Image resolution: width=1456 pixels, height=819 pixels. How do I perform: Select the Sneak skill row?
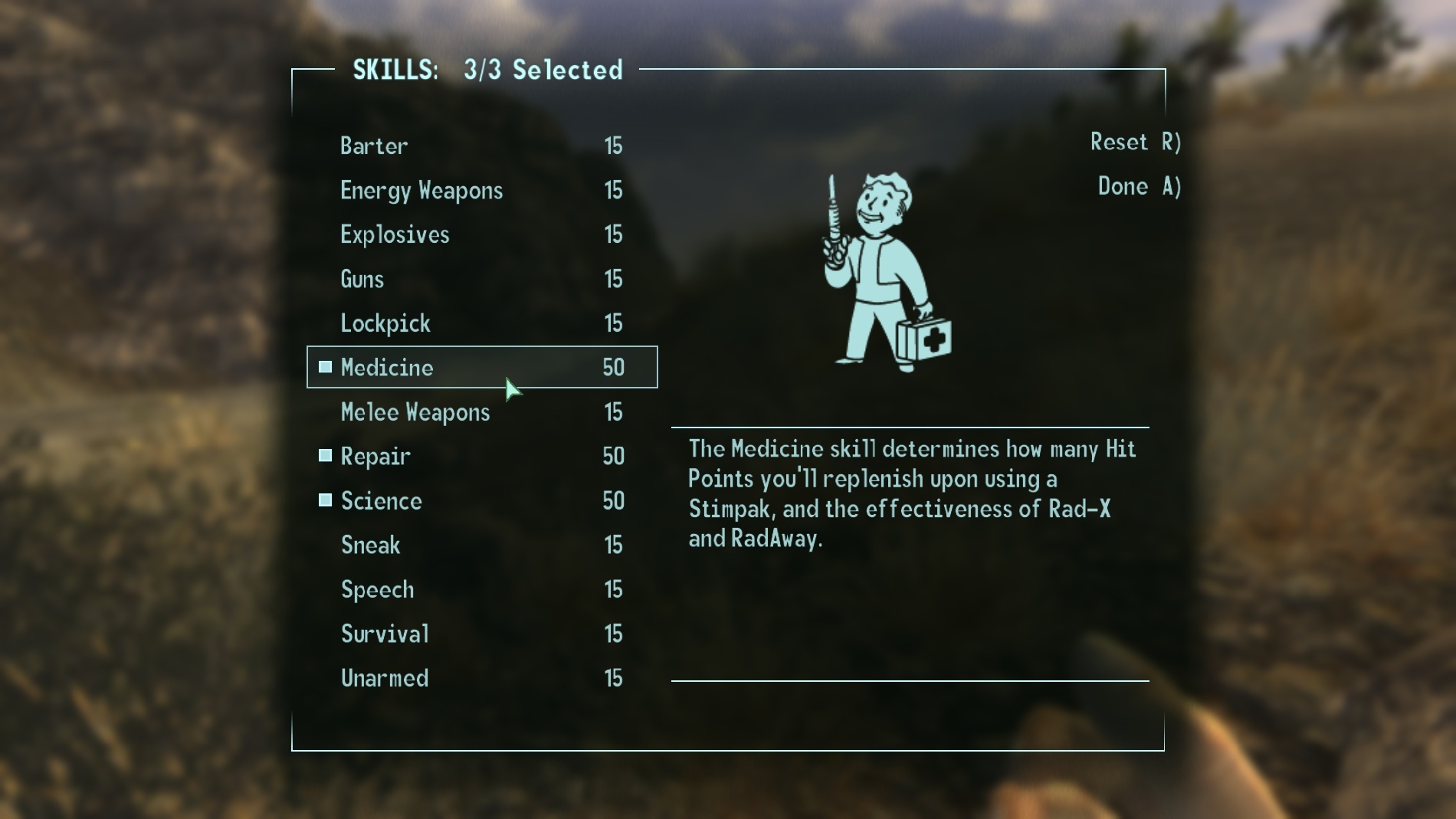370,545
